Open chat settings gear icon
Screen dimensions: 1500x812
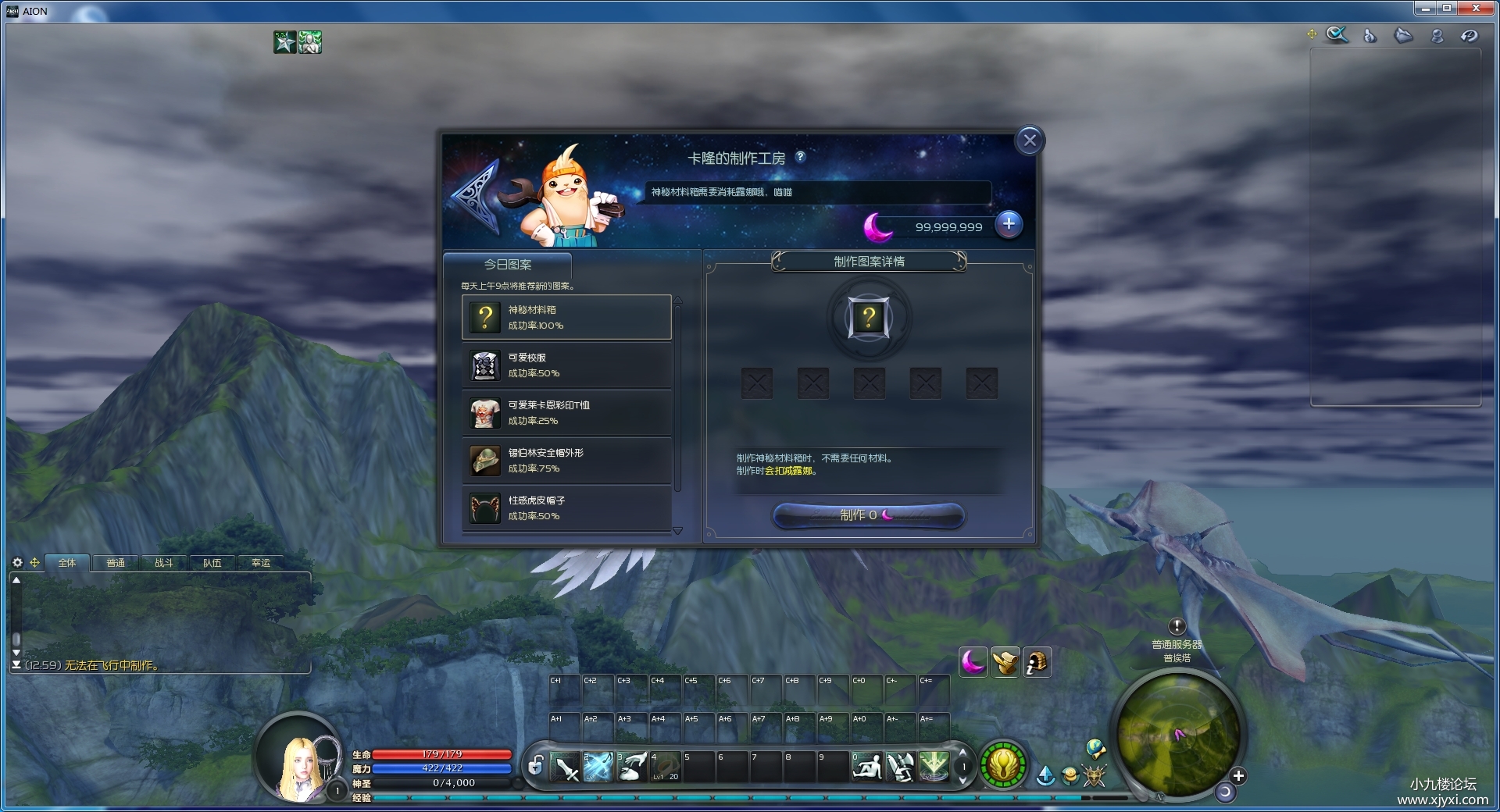coord(18,562)
